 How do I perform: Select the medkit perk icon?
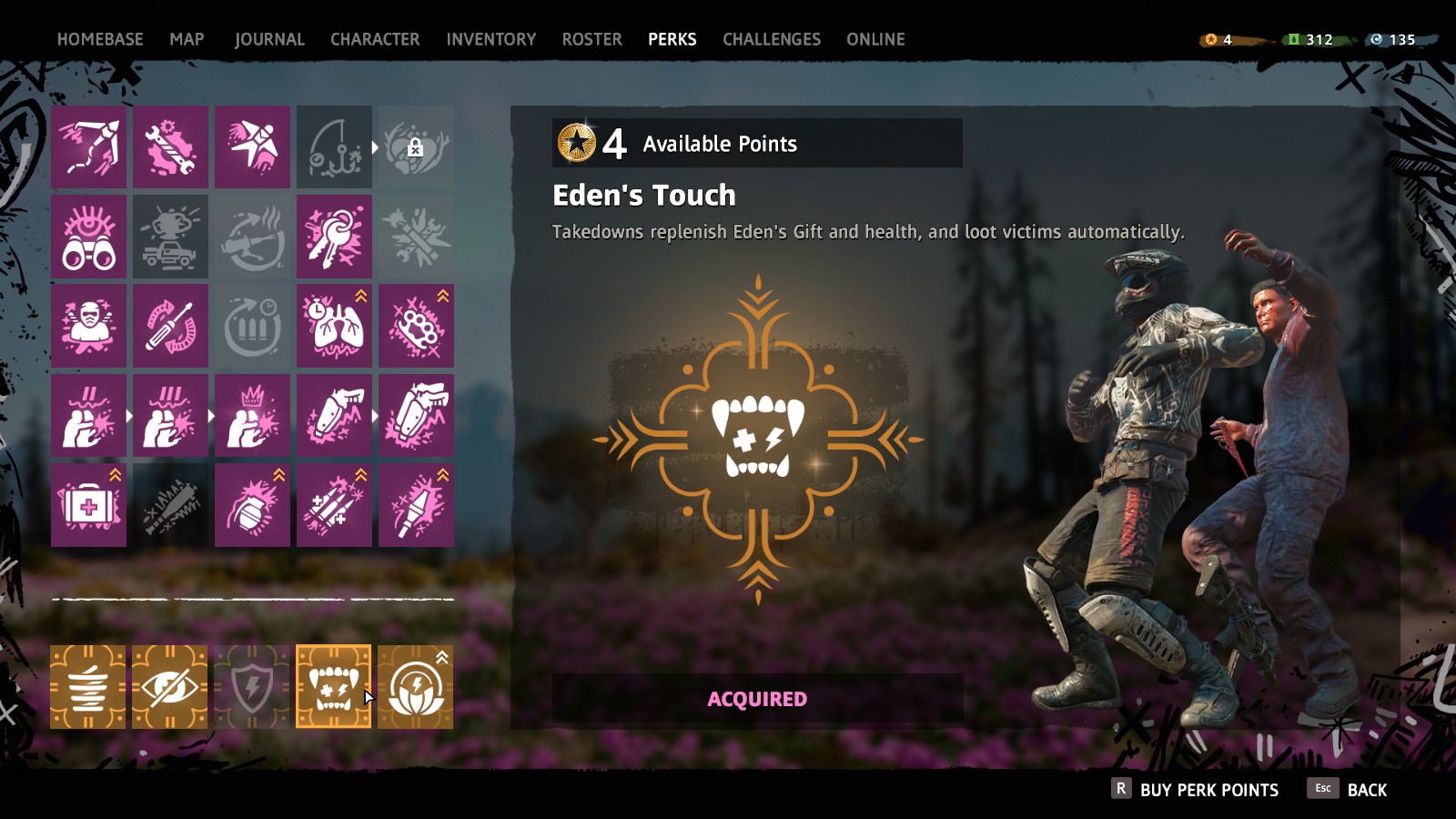point(88,505)
